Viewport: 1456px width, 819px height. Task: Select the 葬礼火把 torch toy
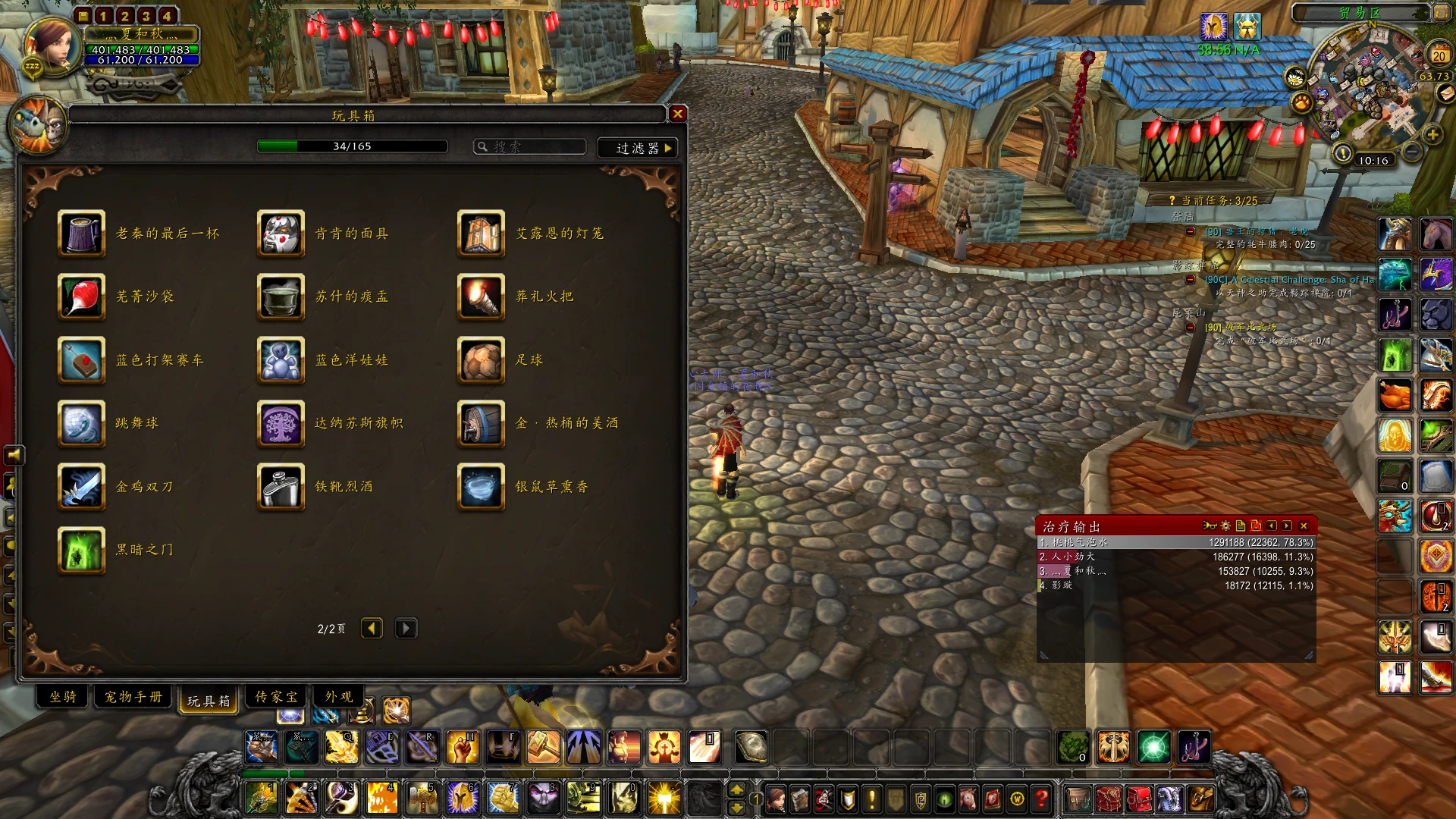pos(482,297)
